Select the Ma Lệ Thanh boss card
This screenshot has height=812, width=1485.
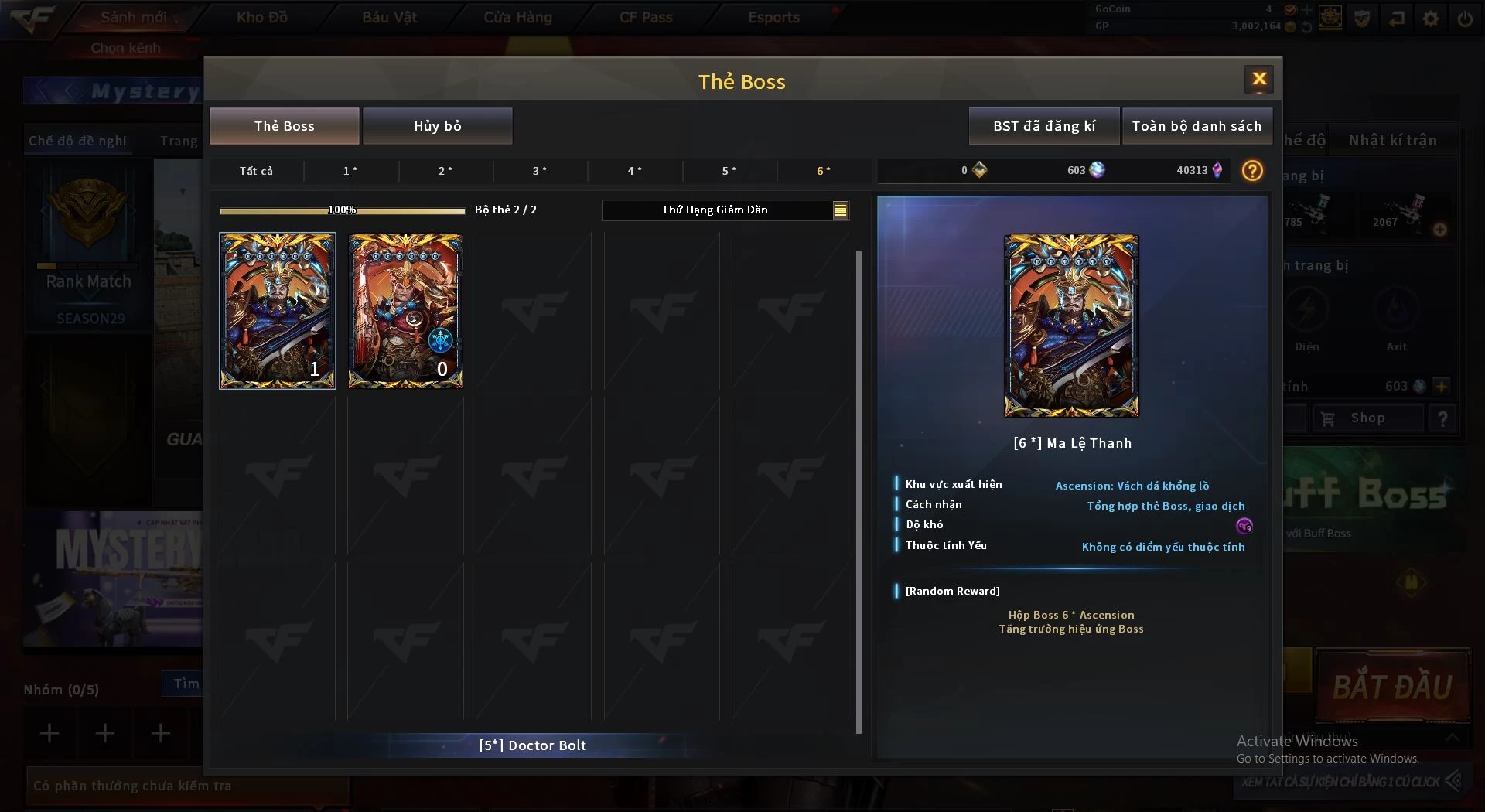pyautogui.click(x=278, y=310)
